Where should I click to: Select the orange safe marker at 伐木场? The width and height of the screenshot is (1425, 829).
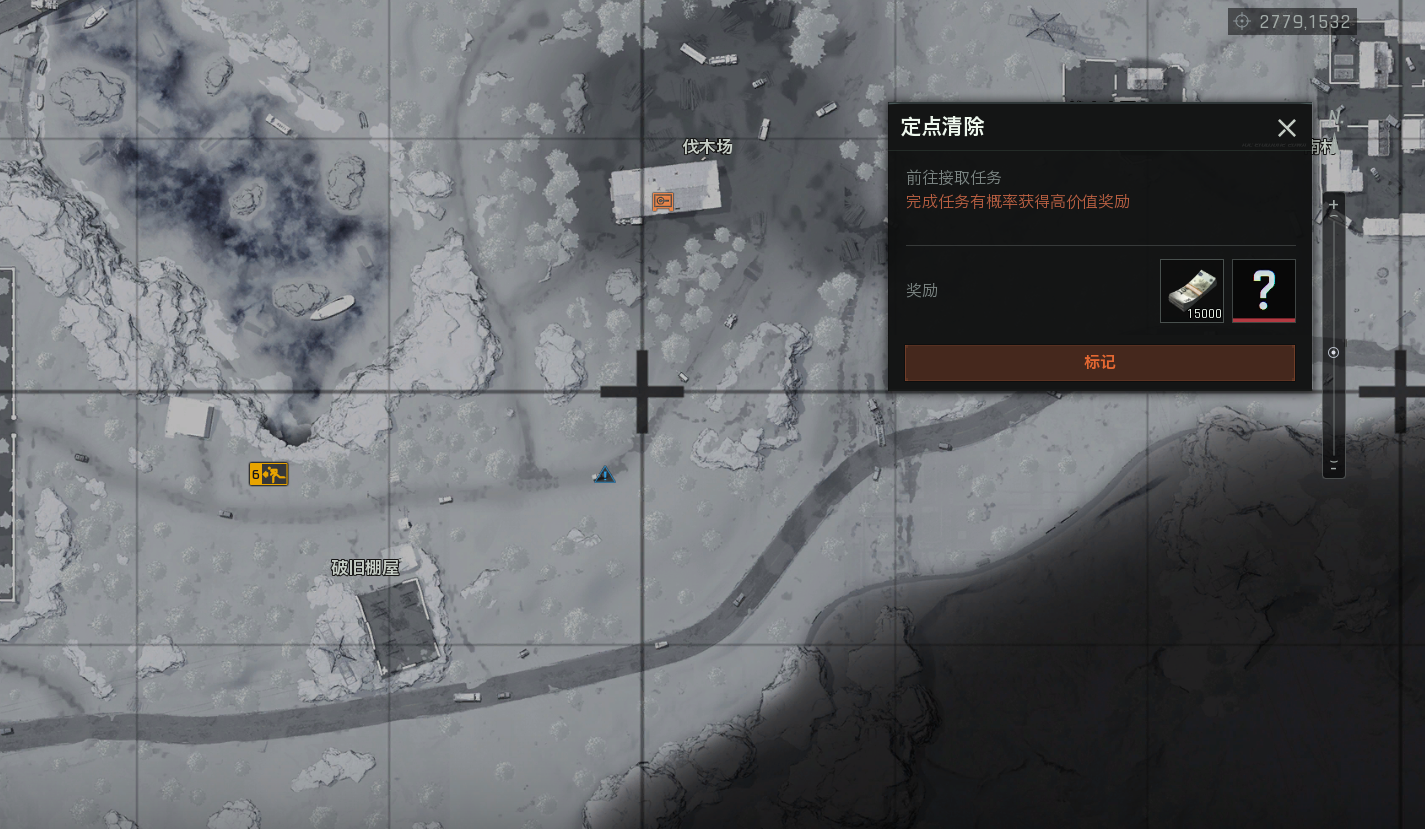[x=662, y=201]
